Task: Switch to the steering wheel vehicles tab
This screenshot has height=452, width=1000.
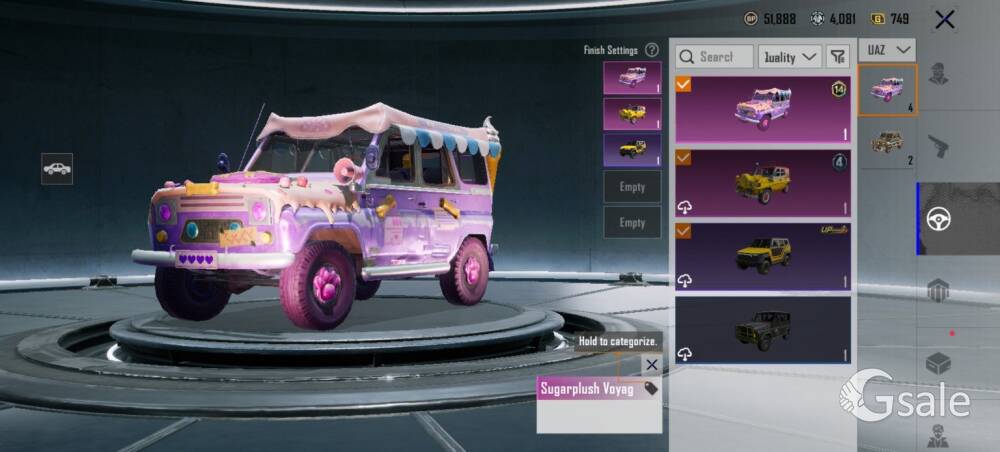Action: click(939, 219)
